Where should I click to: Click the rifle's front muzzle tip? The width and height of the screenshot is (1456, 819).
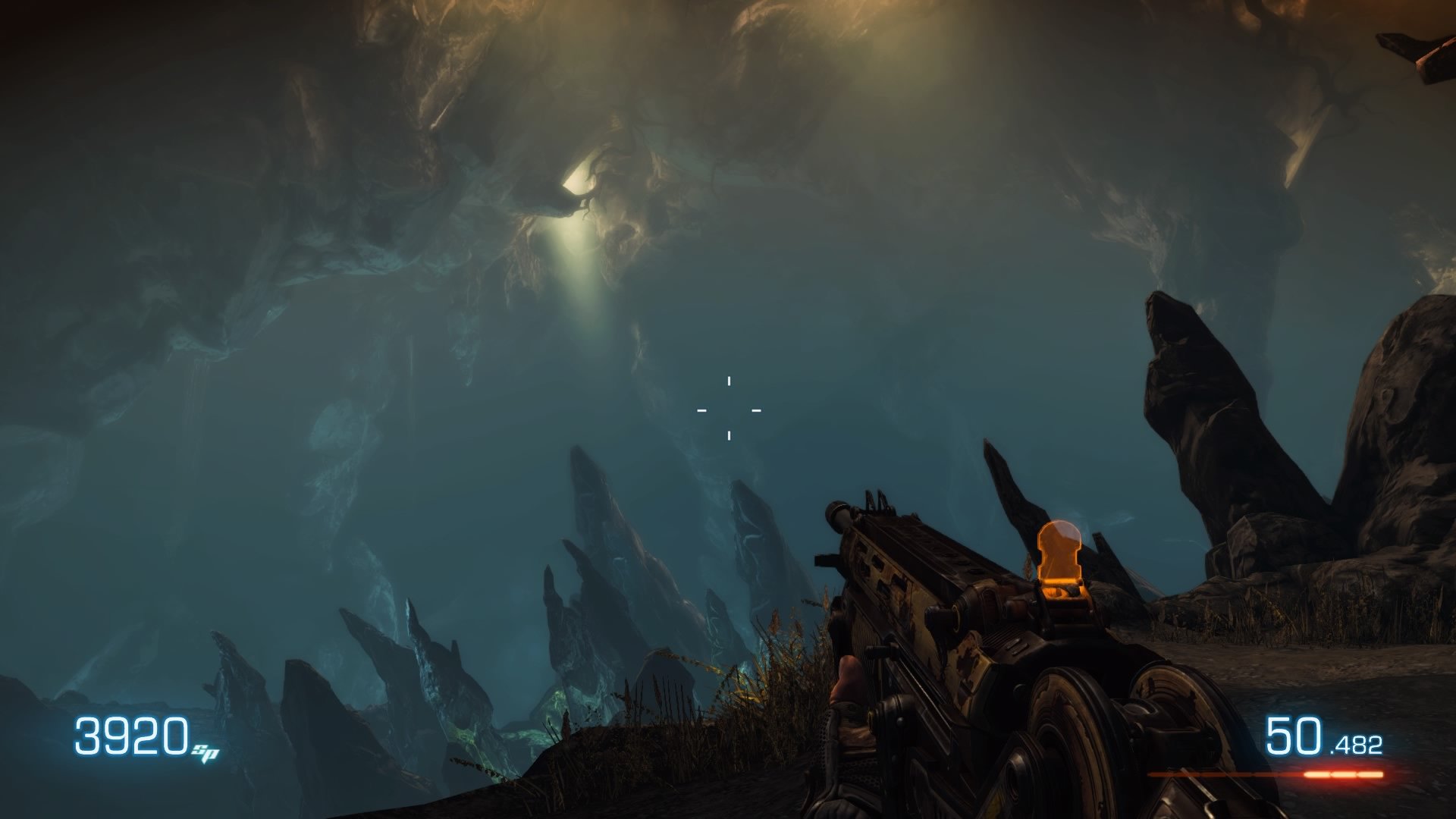click(x=838, y=516)
